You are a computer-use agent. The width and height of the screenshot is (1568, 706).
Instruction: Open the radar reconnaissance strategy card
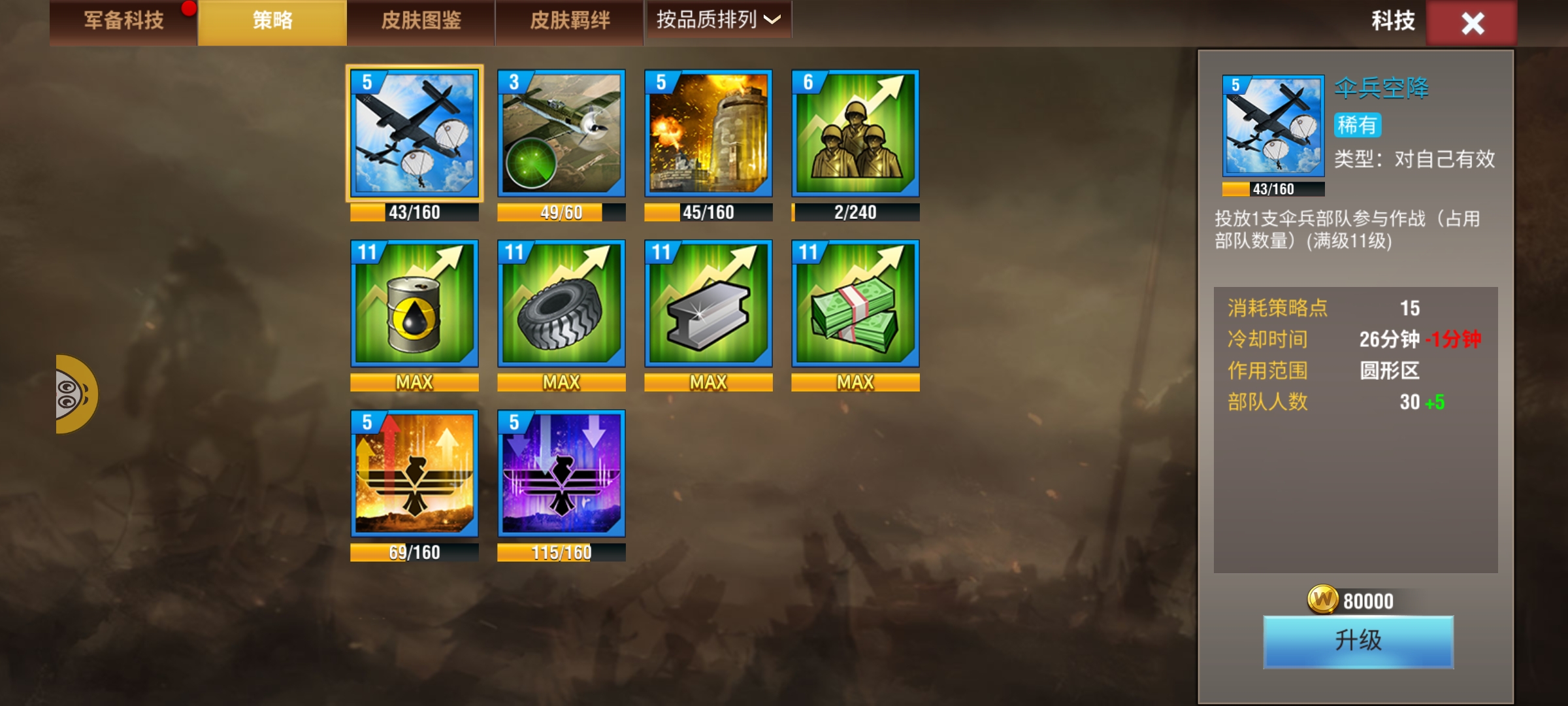(x=561, y=137)
